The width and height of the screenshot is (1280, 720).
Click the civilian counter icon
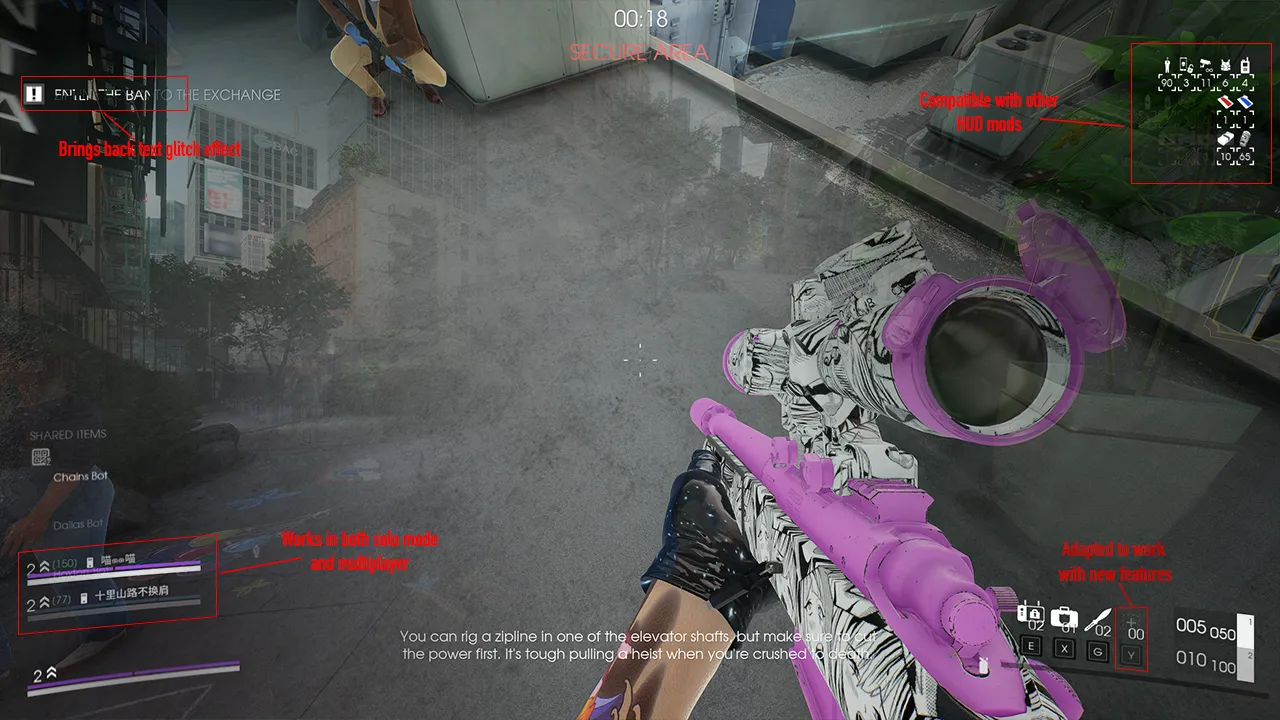click(x=1165, y=67)
